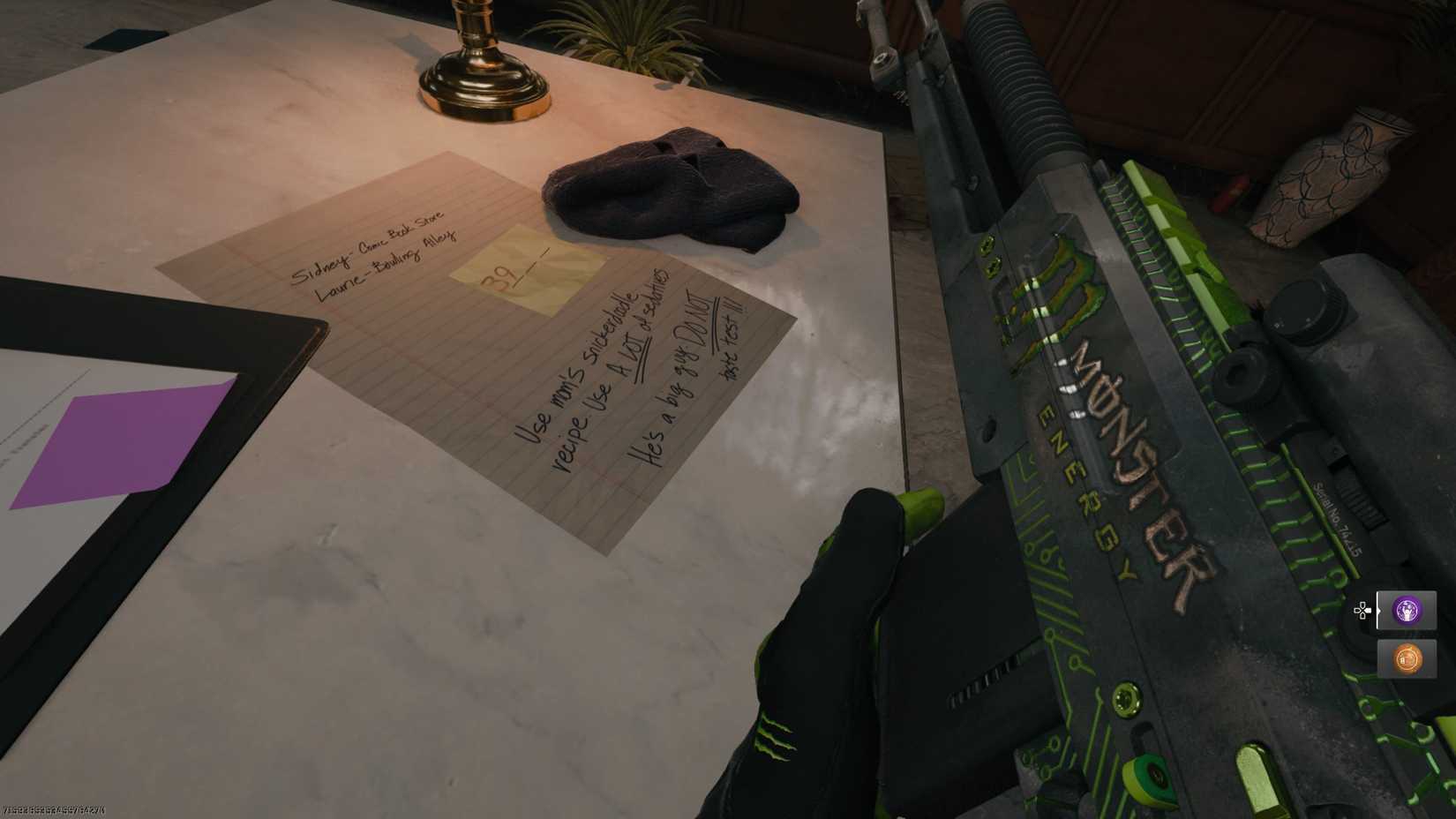The image size is (1456, 819).
Task: Select the orange equipment icon below the purple one
Action: click(x=1407, y=658)
